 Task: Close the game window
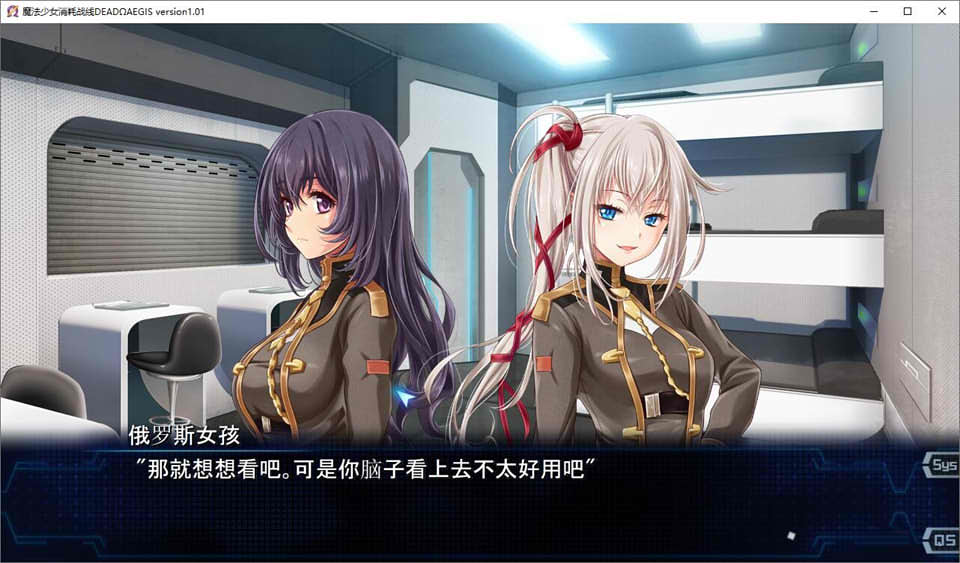(x=937, y=11)
